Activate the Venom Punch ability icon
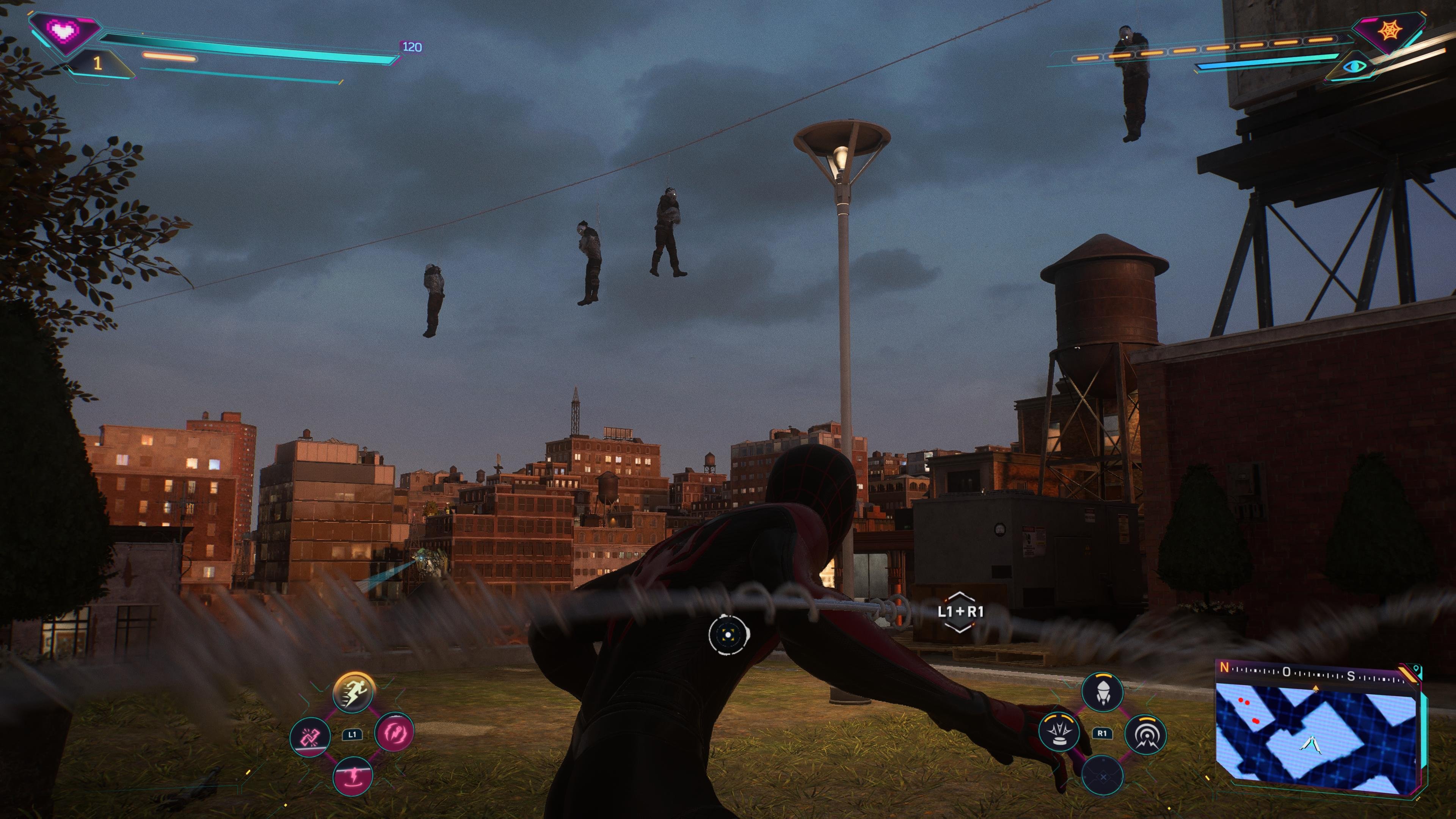 point(395,733)
